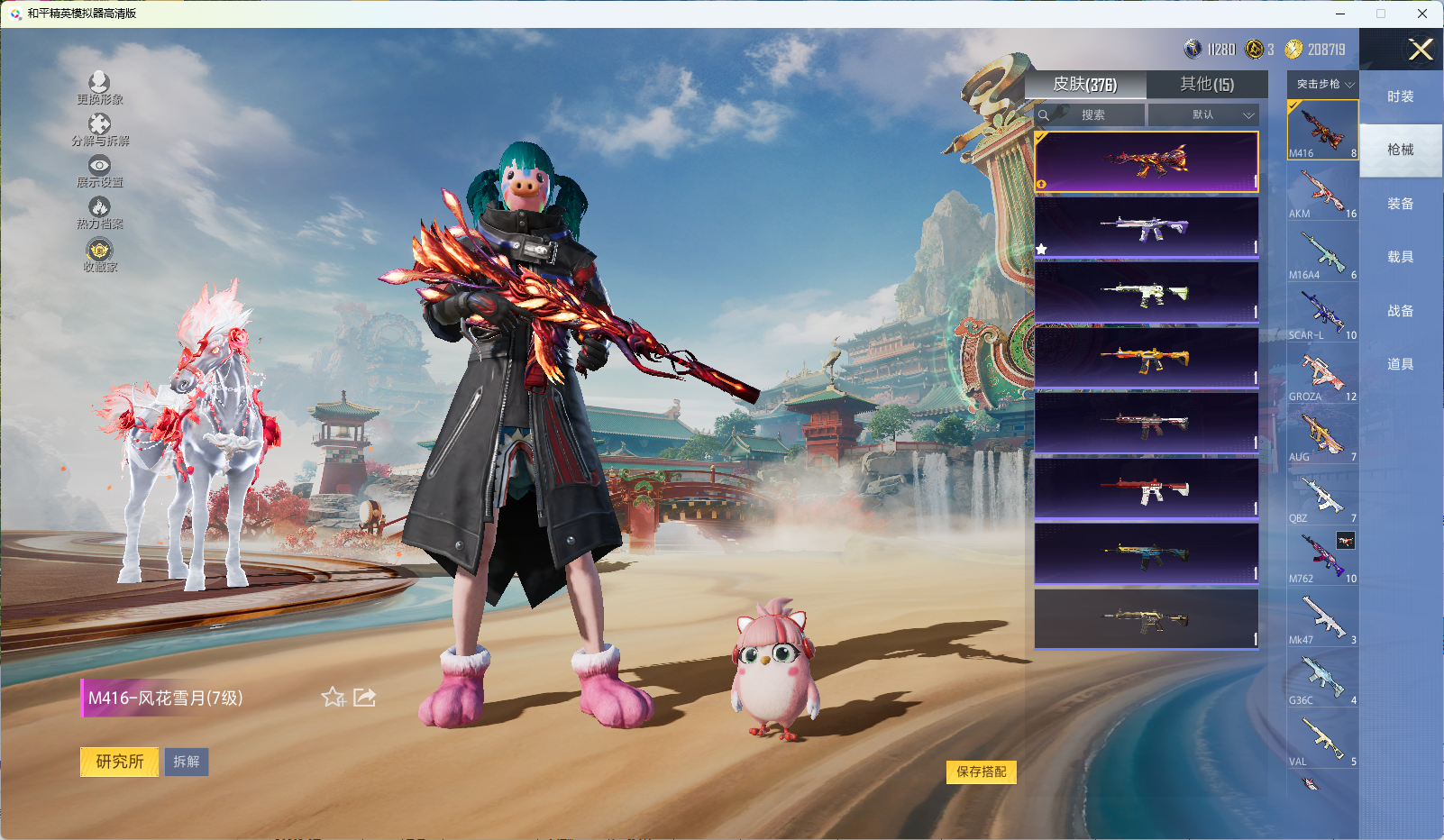Select the AKM weapon entry

point(1322,192)
